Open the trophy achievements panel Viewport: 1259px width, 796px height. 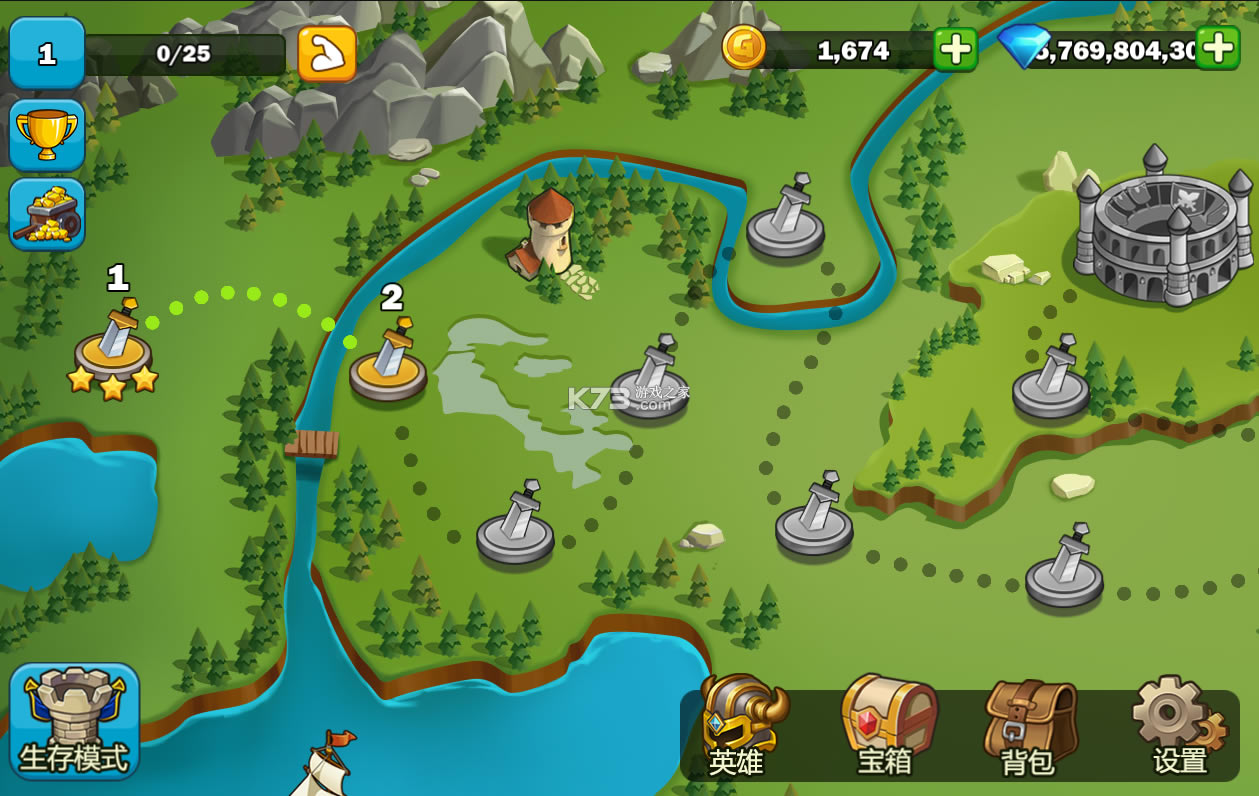point(47,135)
